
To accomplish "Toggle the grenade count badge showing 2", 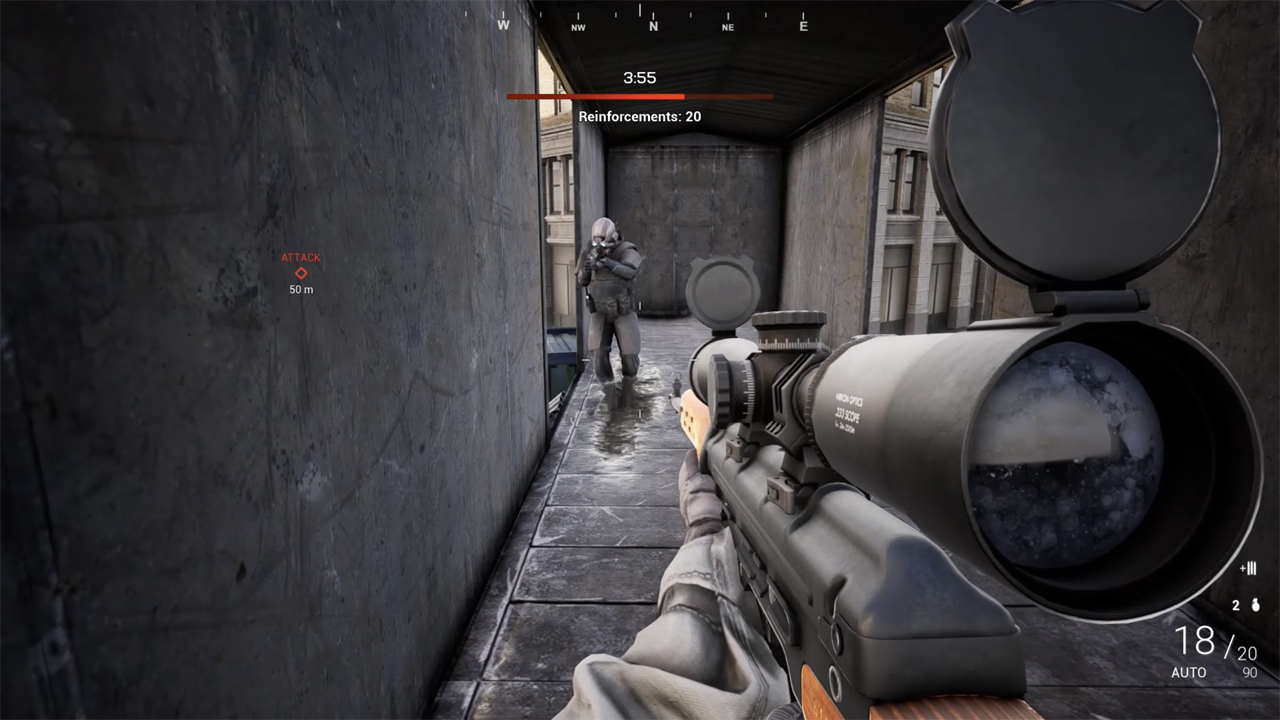I will click(1236, 605).
